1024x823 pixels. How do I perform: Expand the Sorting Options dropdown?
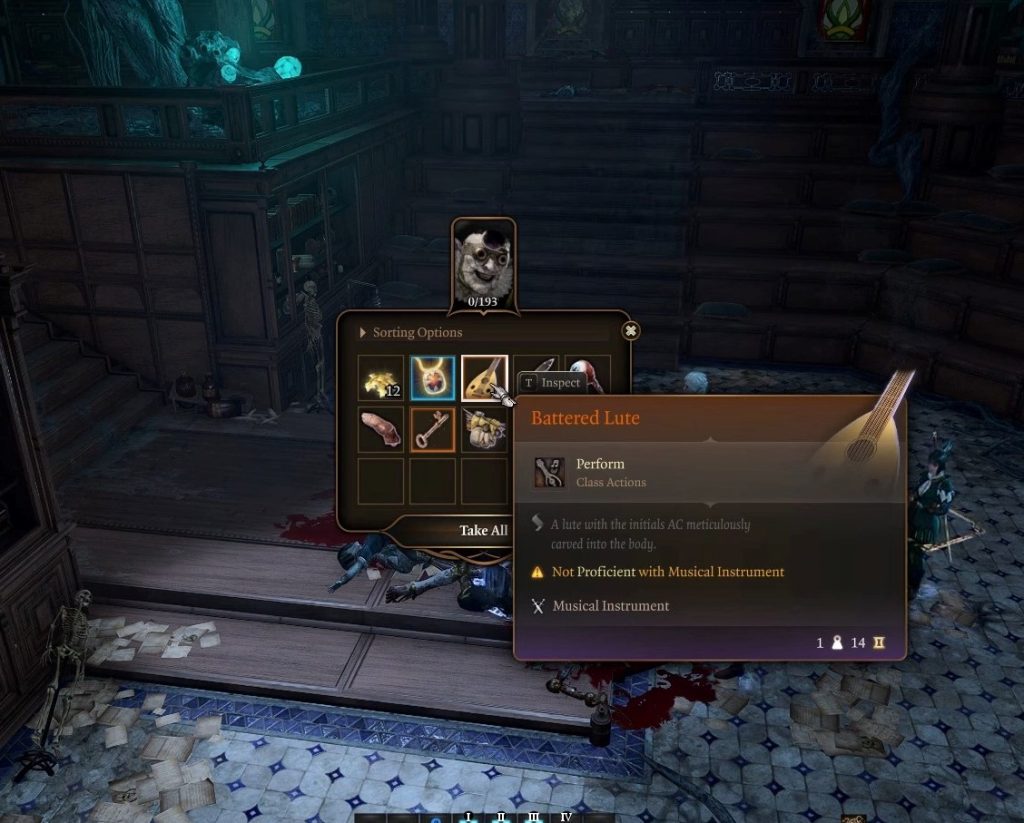coord(417,332)
